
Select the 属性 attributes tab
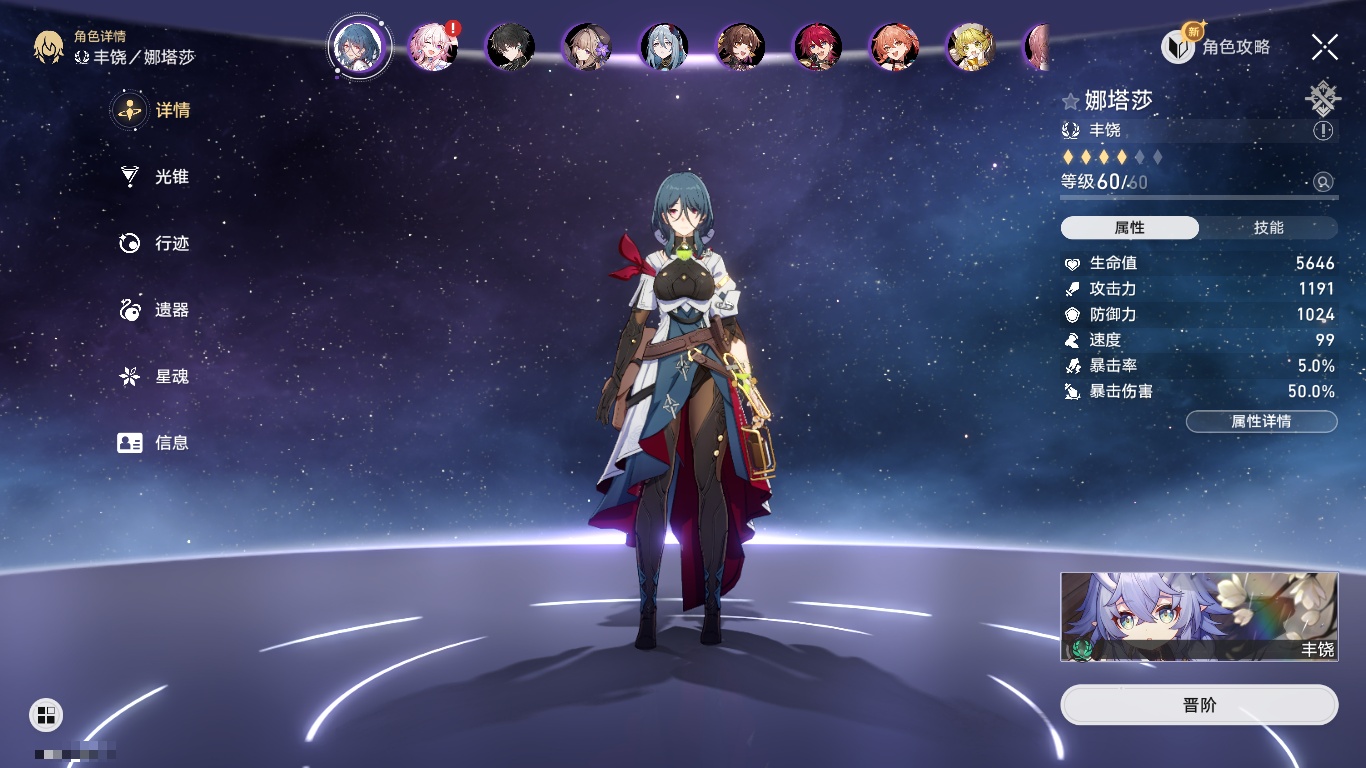click(1129, 228)
